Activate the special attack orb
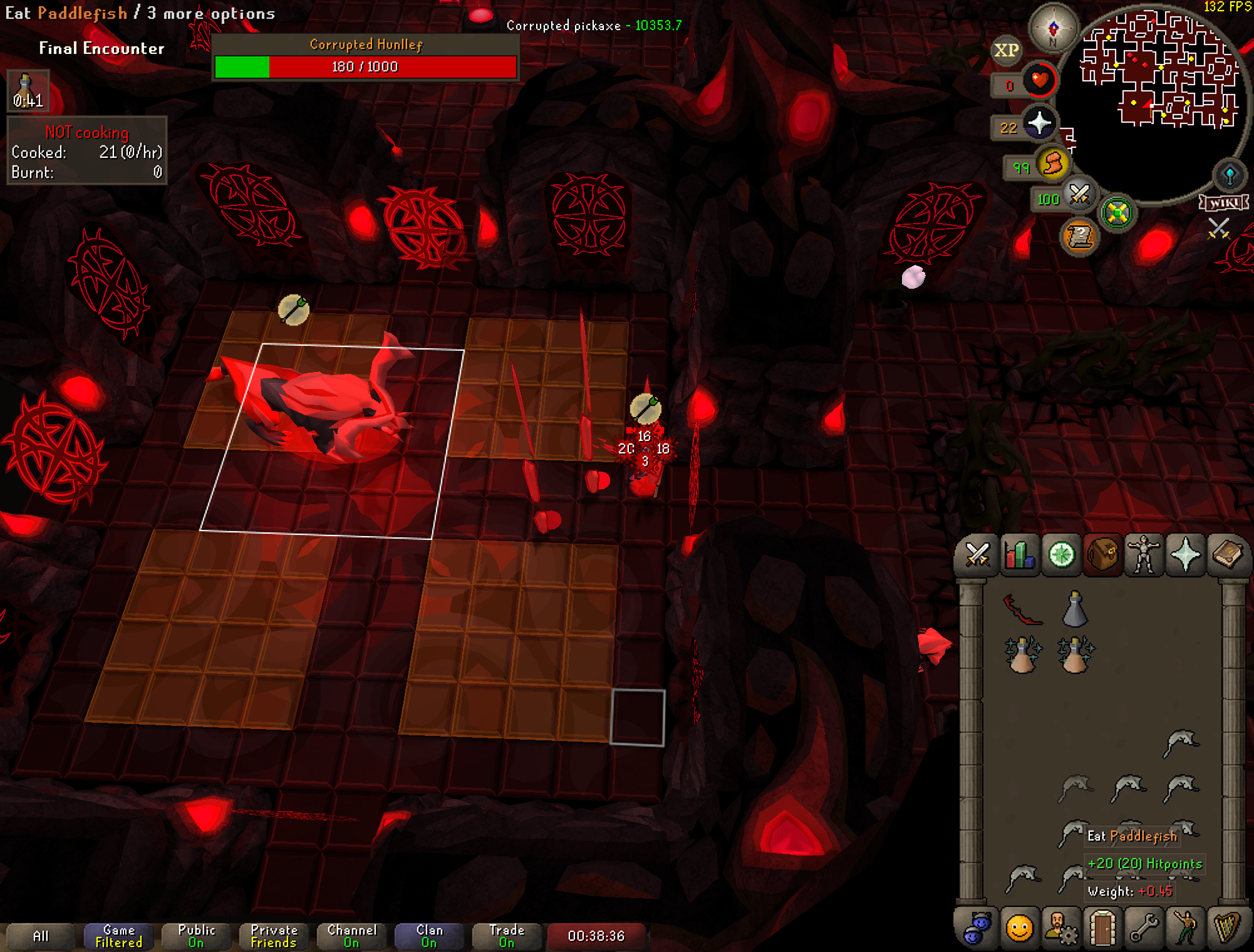 point(1079,195)
